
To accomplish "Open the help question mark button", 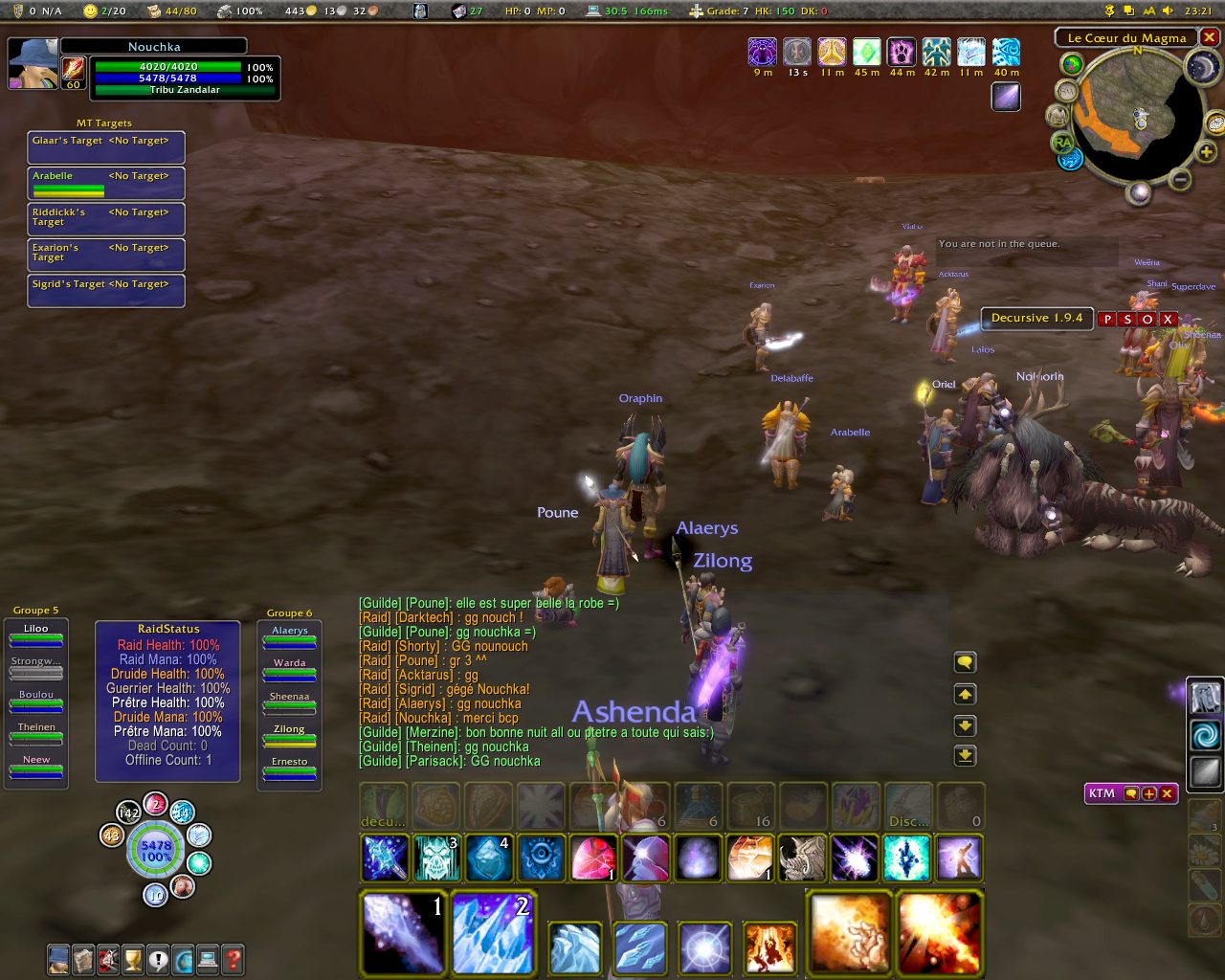I will pyautogui.click(x=233, y=958).
